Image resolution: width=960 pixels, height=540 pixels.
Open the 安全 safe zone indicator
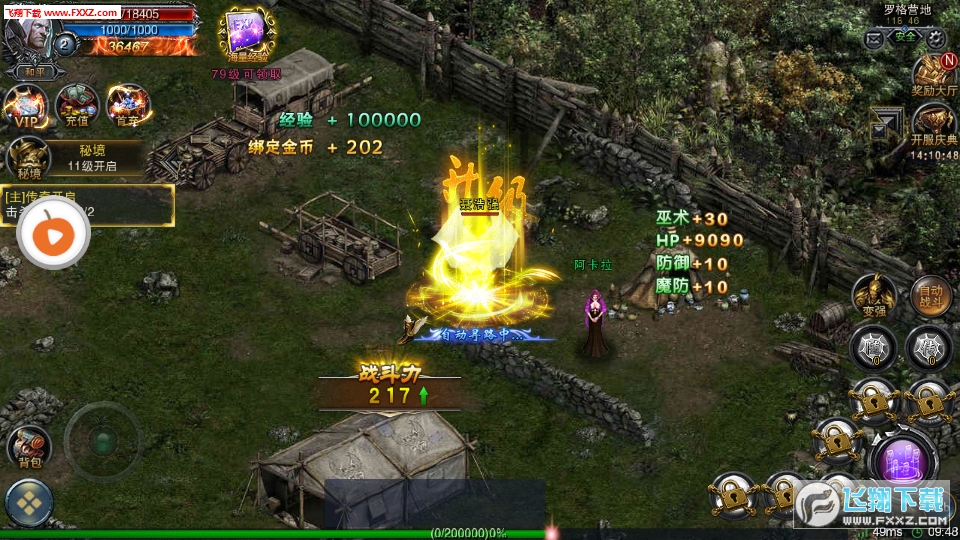(x=905, y=37)
